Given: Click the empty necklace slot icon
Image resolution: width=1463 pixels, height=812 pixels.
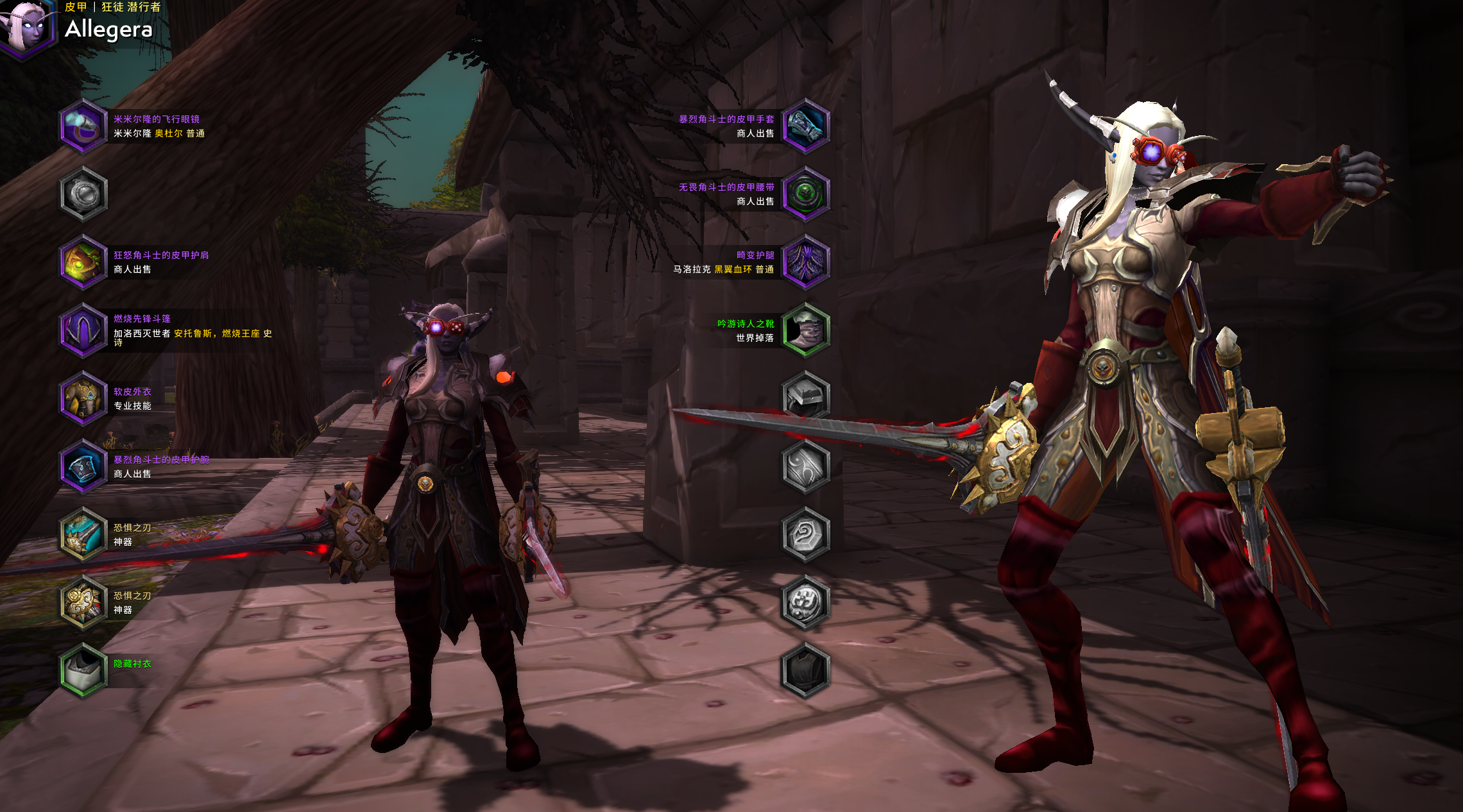Looking at the screenshot, I should pyautogui.click(x=83, y=194).
